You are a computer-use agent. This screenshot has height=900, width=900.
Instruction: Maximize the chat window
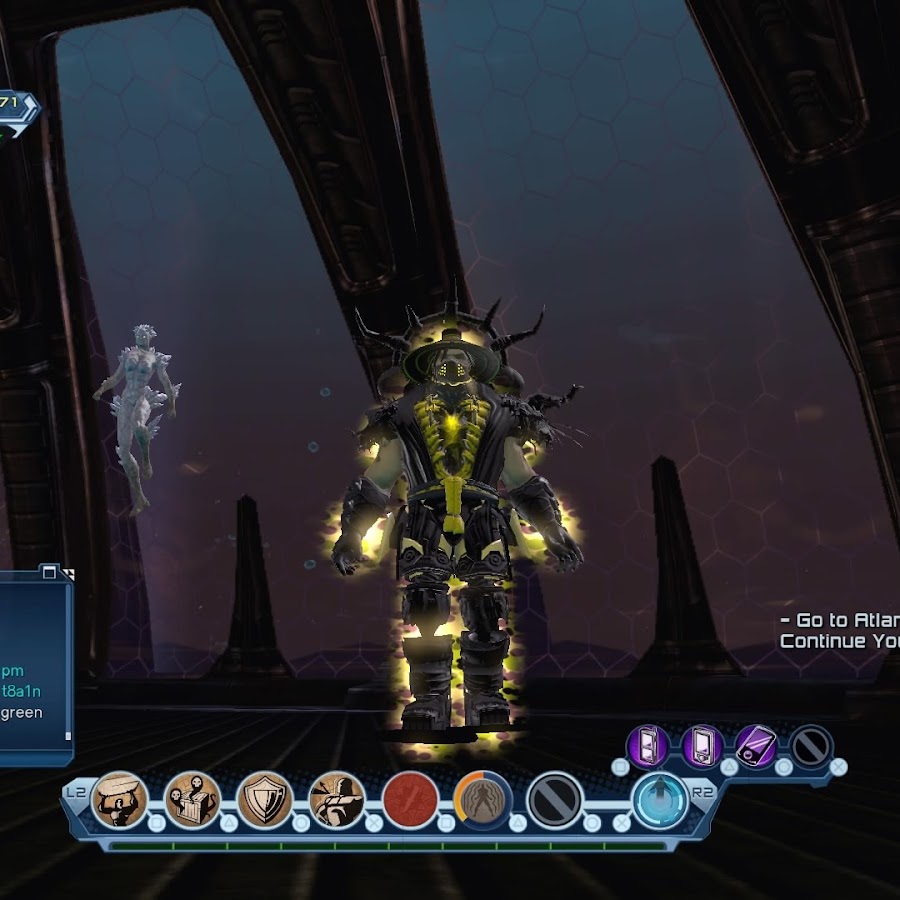(48, 572)
